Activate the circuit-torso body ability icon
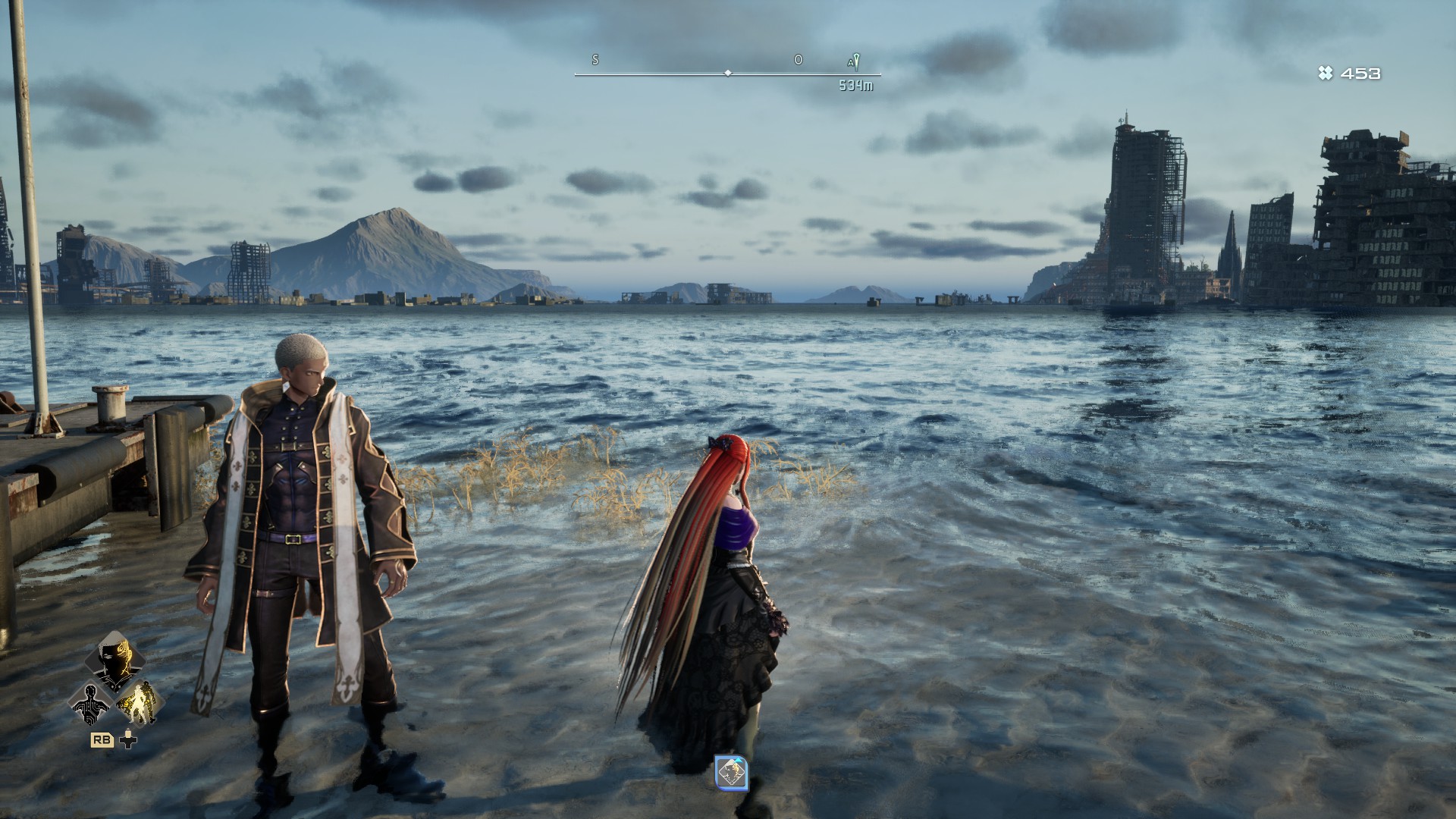The height and width of the screenshot is (819, 1456). 90,703
